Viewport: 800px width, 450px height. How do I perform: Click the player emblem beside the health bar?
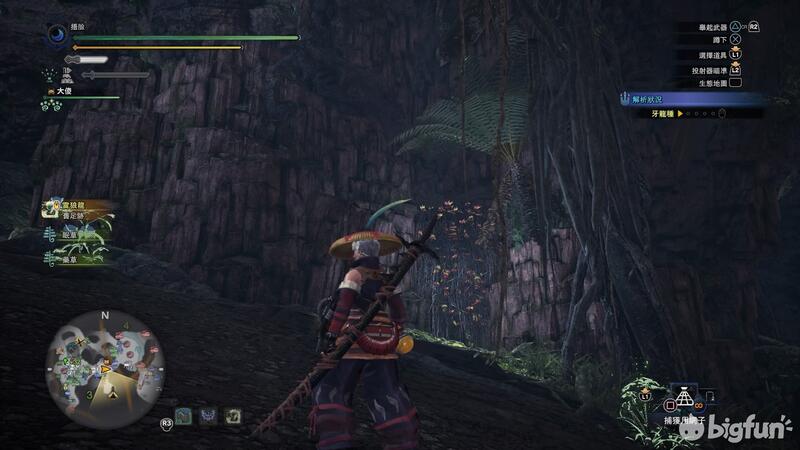[56, 35]
